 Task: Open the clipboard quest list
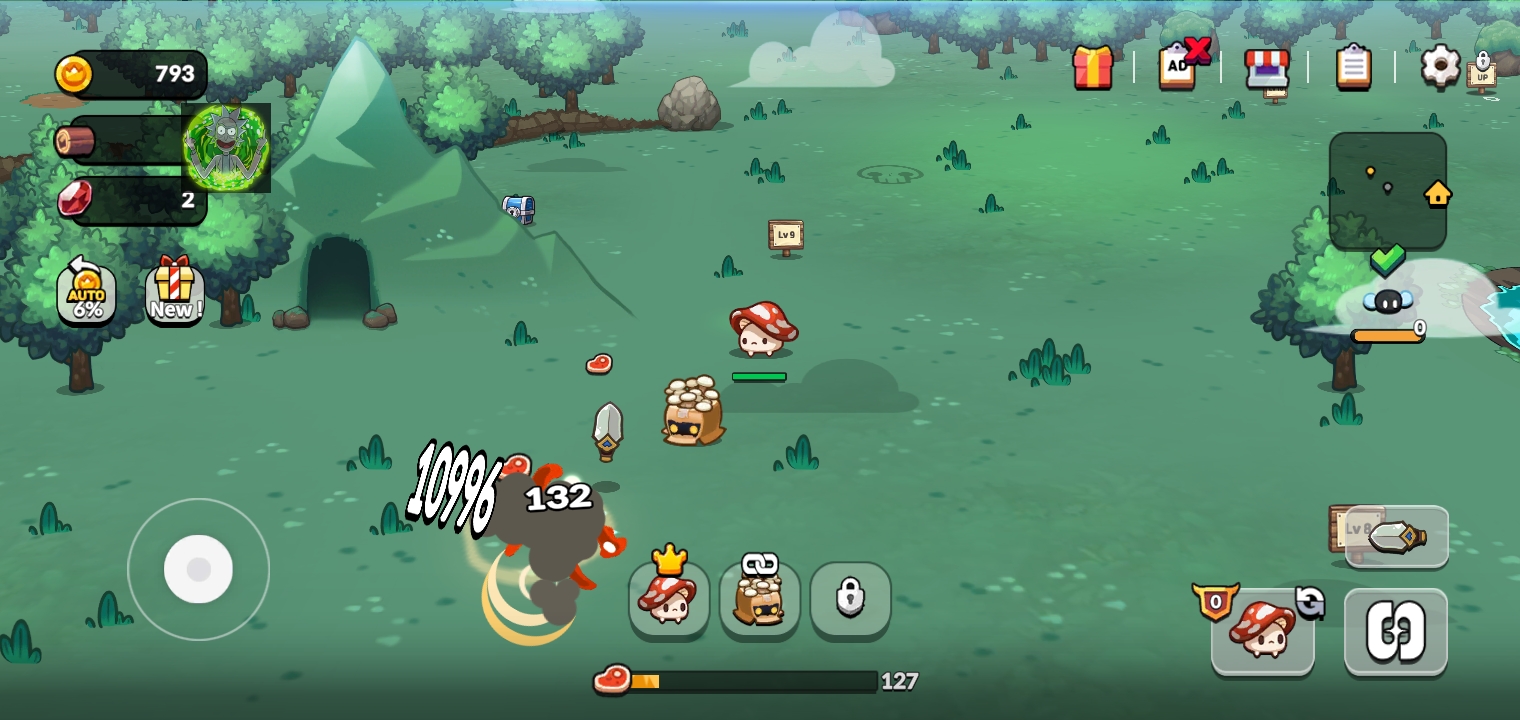(x=1353, y=67)
